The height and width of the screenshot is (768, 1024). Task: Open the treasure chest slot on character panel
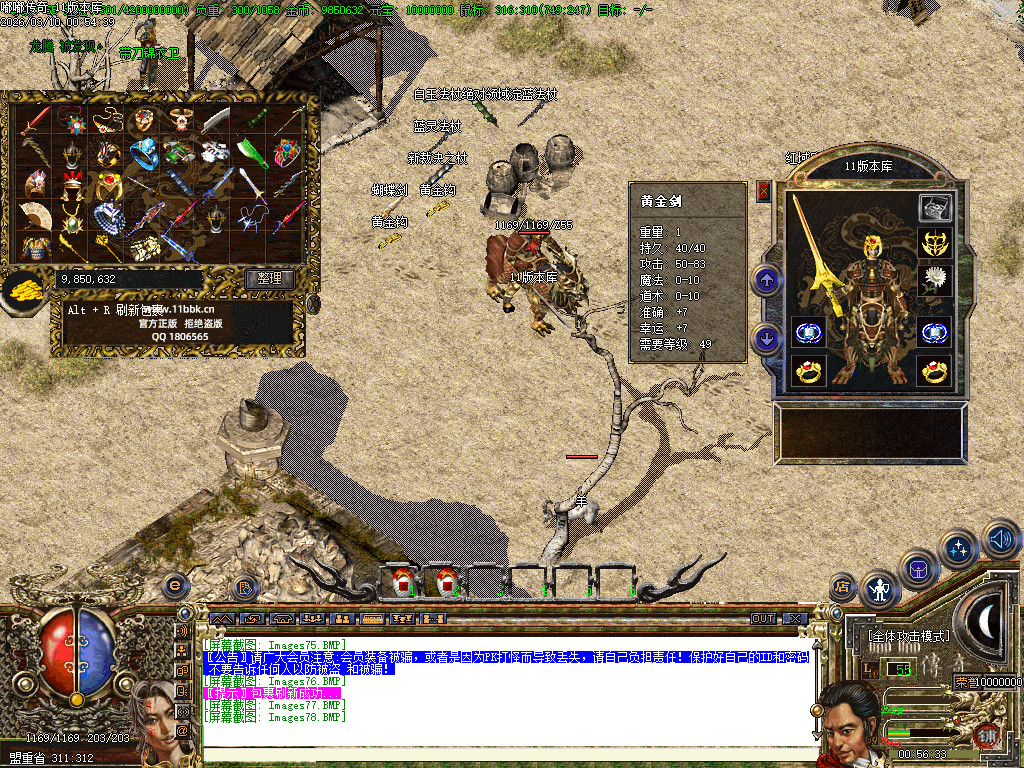[935, 208]
